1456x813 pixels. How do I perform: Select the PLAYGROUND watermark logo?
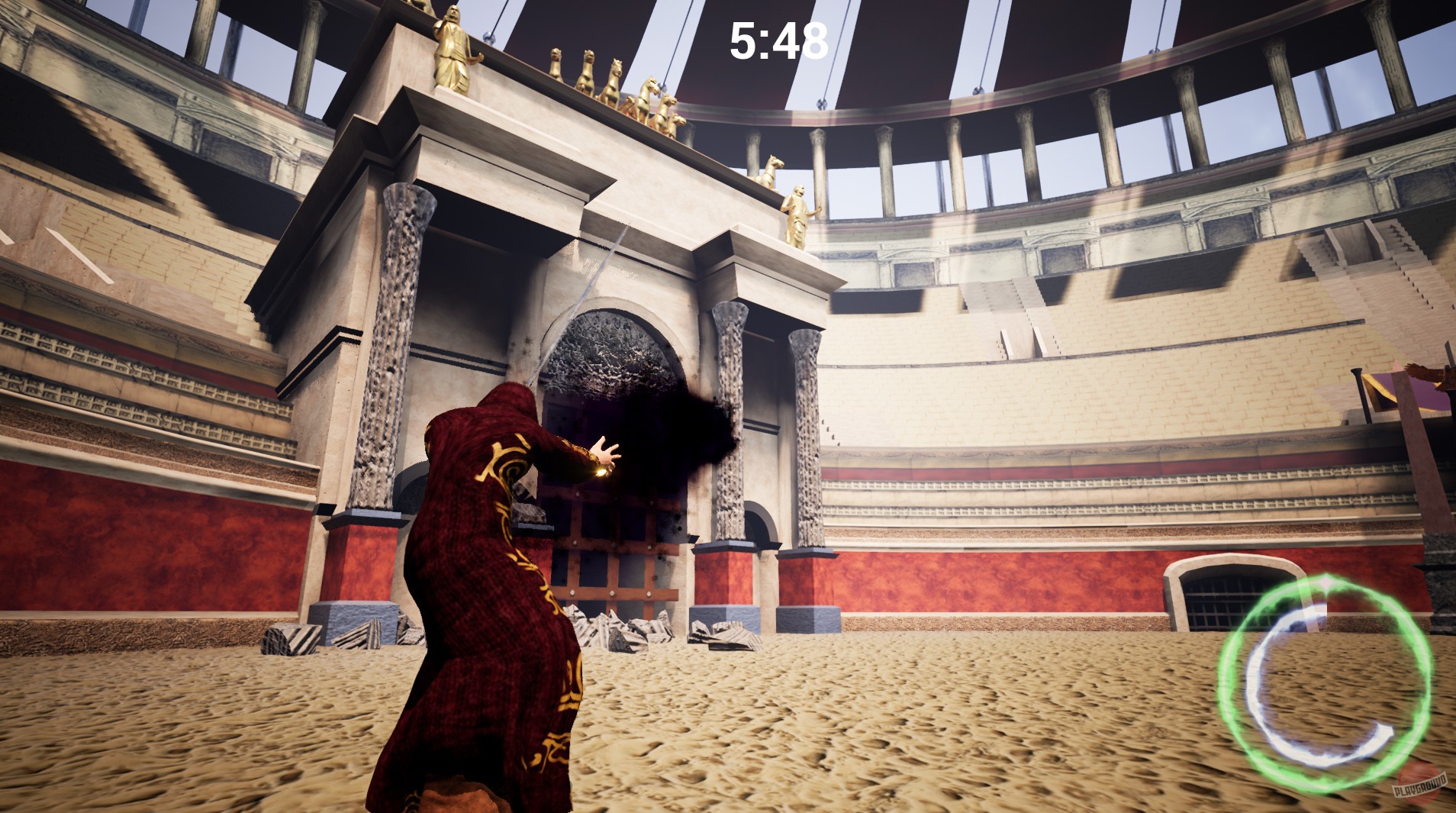pyautogui.click(x=1418, y=787)
